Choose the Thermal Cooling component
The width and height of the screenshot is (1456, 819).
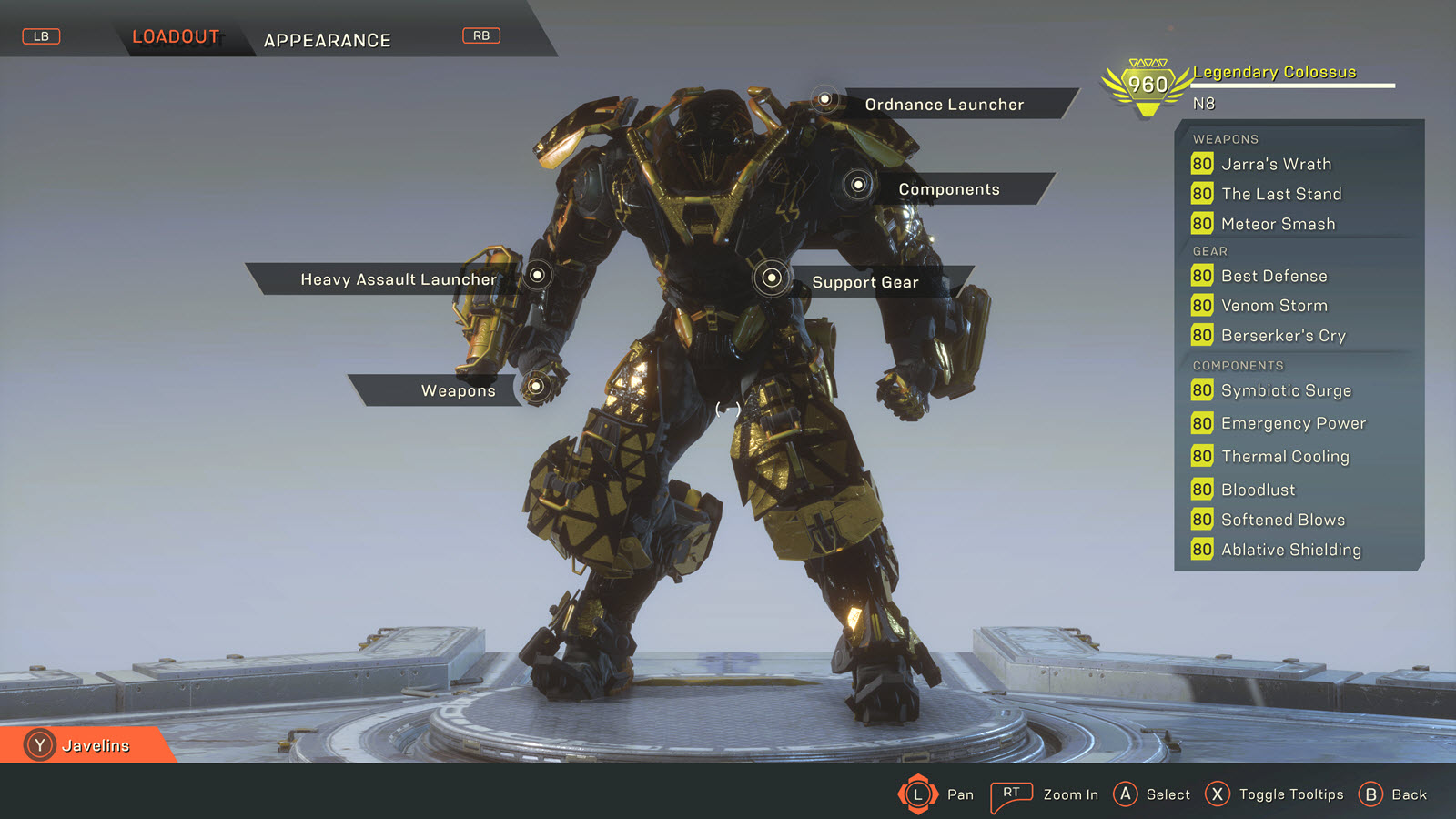[x=1285, y=457]
